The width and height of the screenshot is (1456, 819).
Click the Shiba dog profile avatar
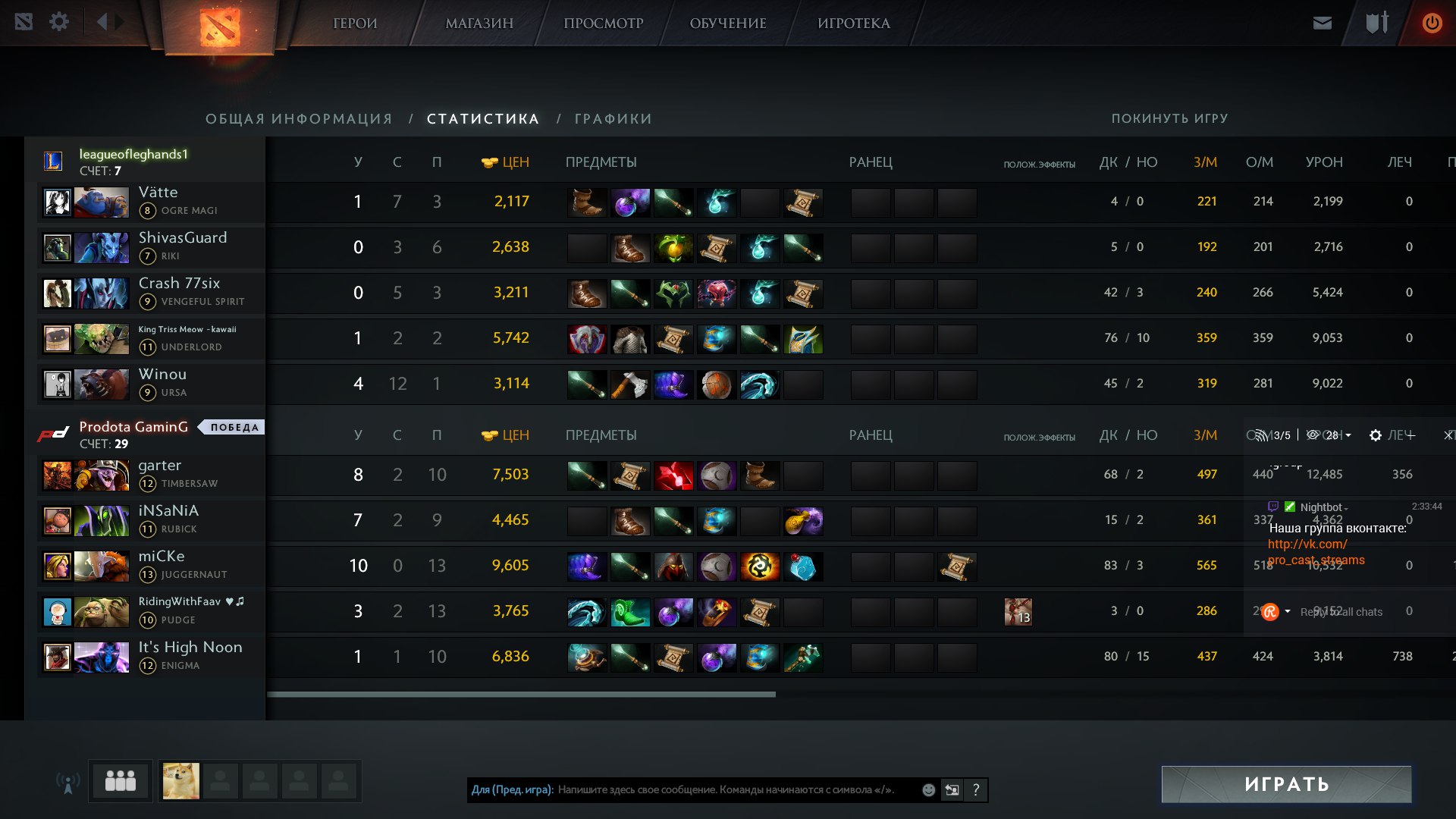point(181,781)
